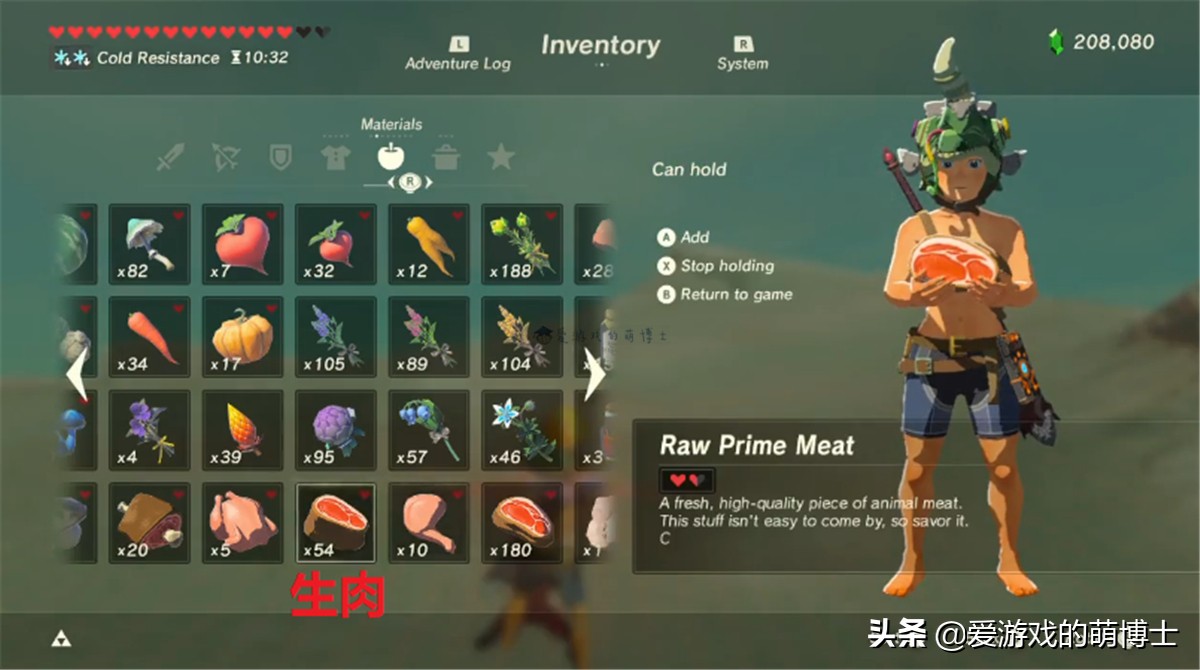The height and width of the screenshot is (670, 1200).
Task: Open the System menu
Action: [x=742, y=54]
